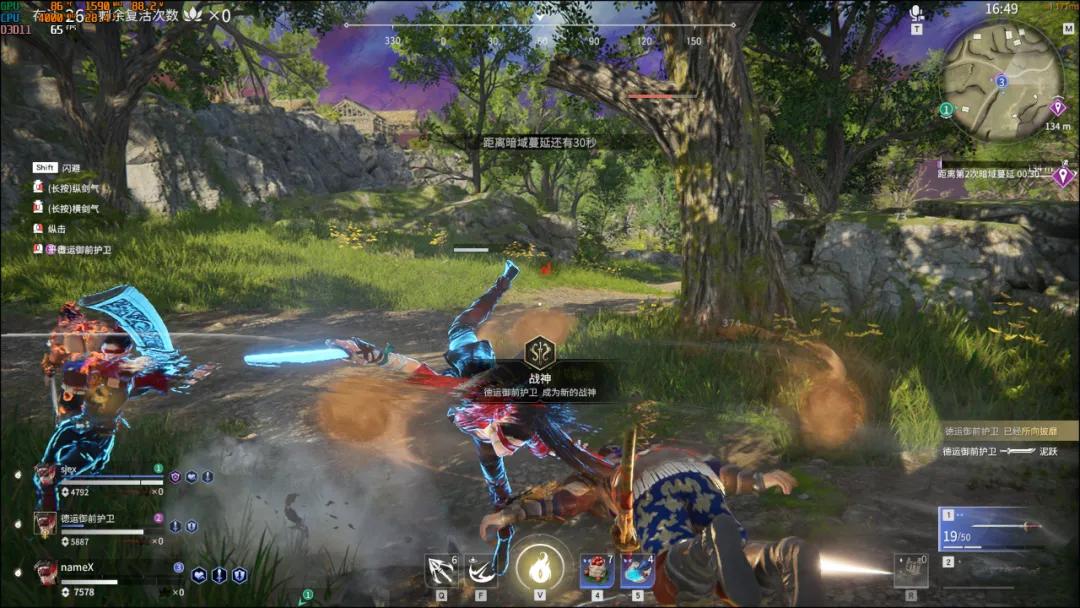Use the red armor repair item

tap(597, 570)
